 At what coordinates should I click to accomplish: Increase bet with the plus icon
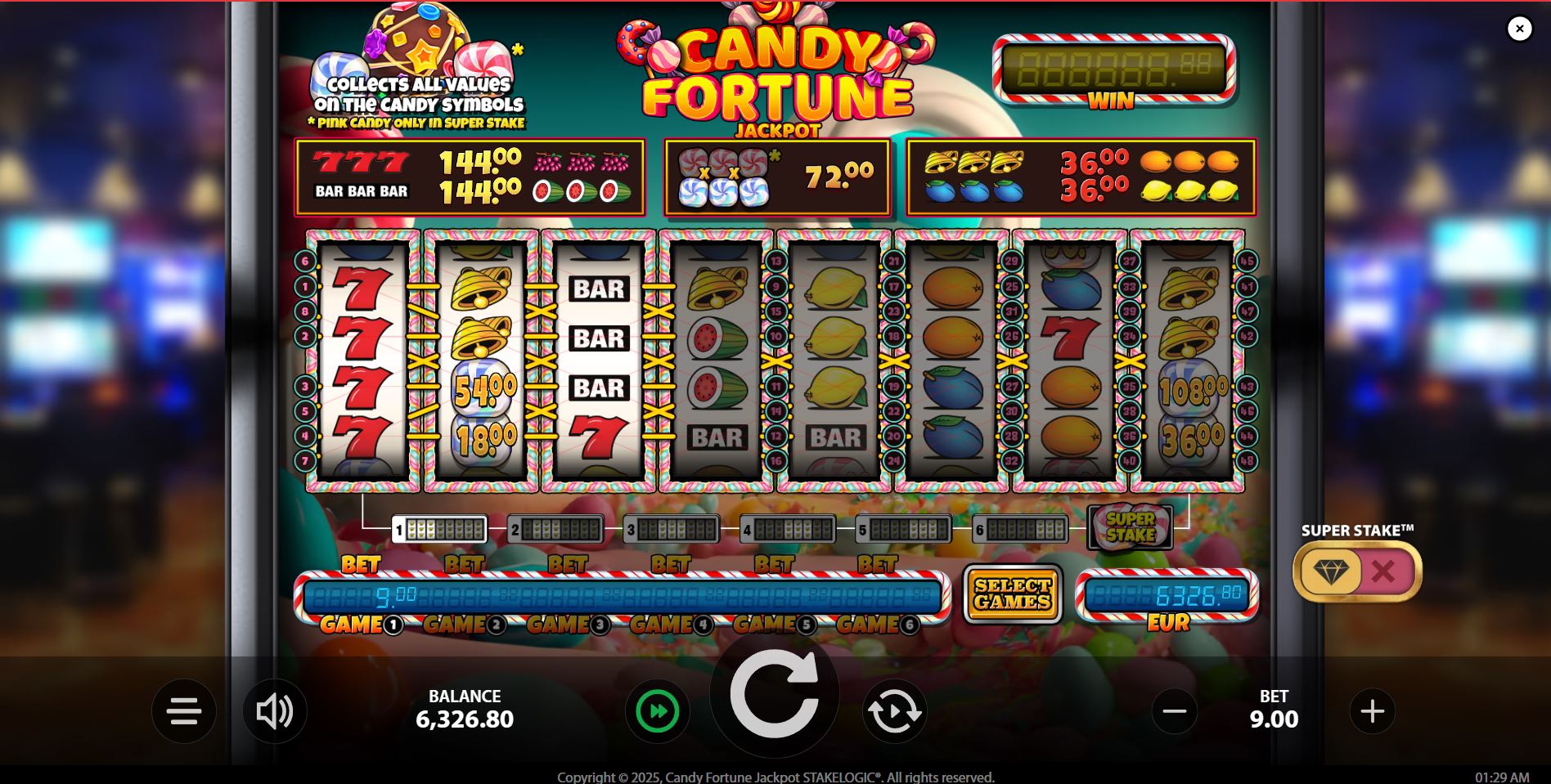pos(1373,710)
